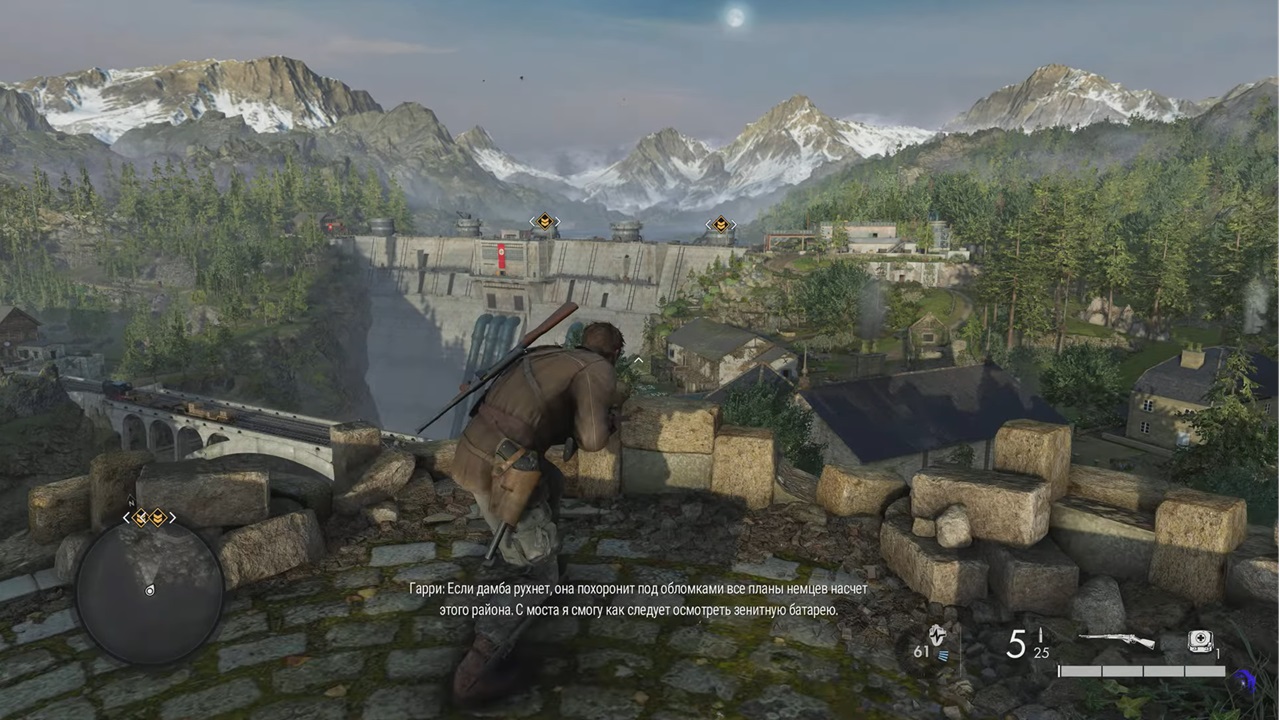The width and height of the screenshot is (1280, 720).
Task: Click the bullet icon beside the ammo count 5
Action: pos(1039,634)
